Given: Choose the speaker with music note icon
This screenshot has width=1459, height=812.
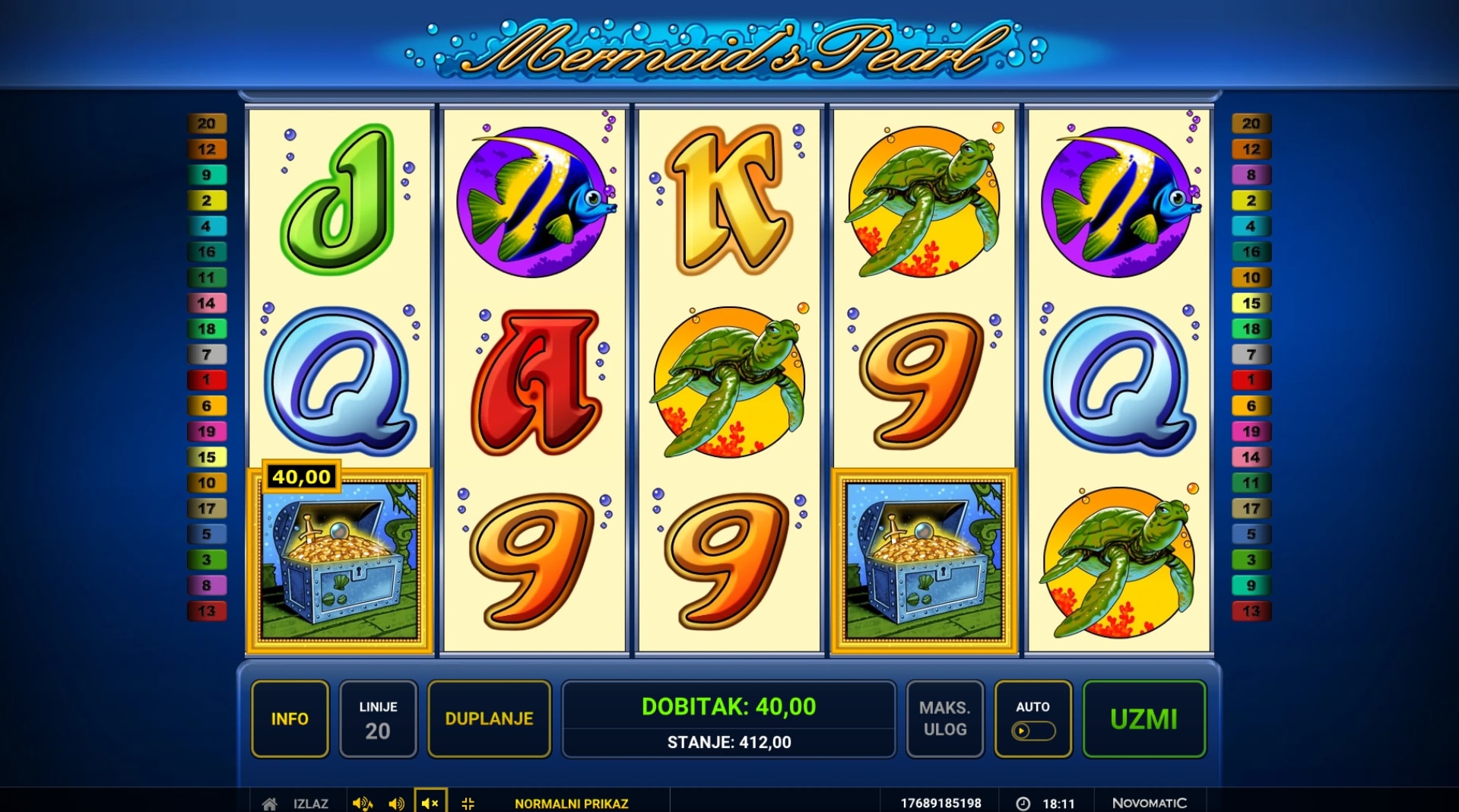Looking at the screenshot, I should [x=362, y=803].
